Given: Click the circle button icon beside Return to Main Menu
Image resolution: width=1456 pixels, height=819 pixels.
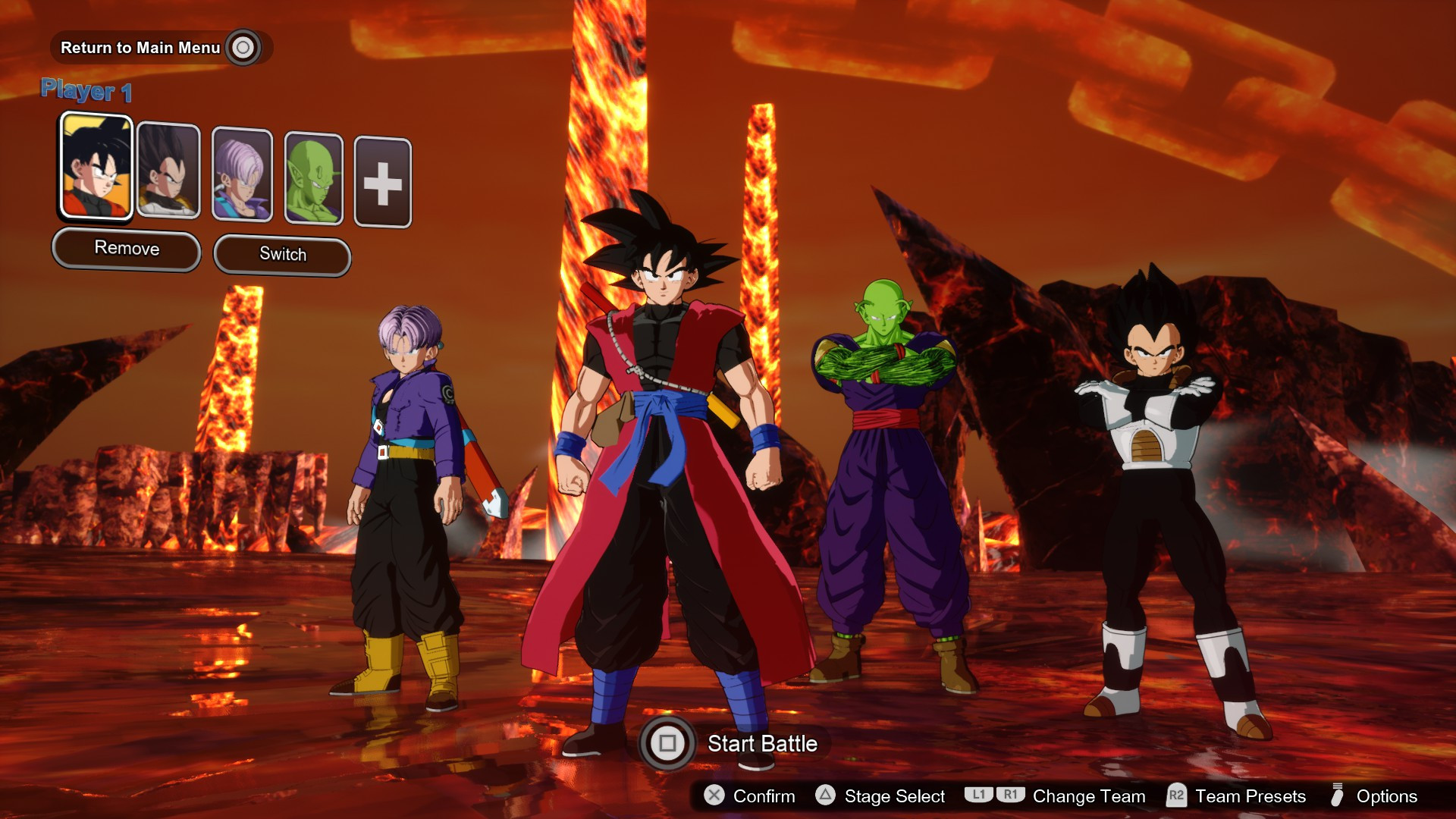Looking at the screenshot, I should (241, 47).
